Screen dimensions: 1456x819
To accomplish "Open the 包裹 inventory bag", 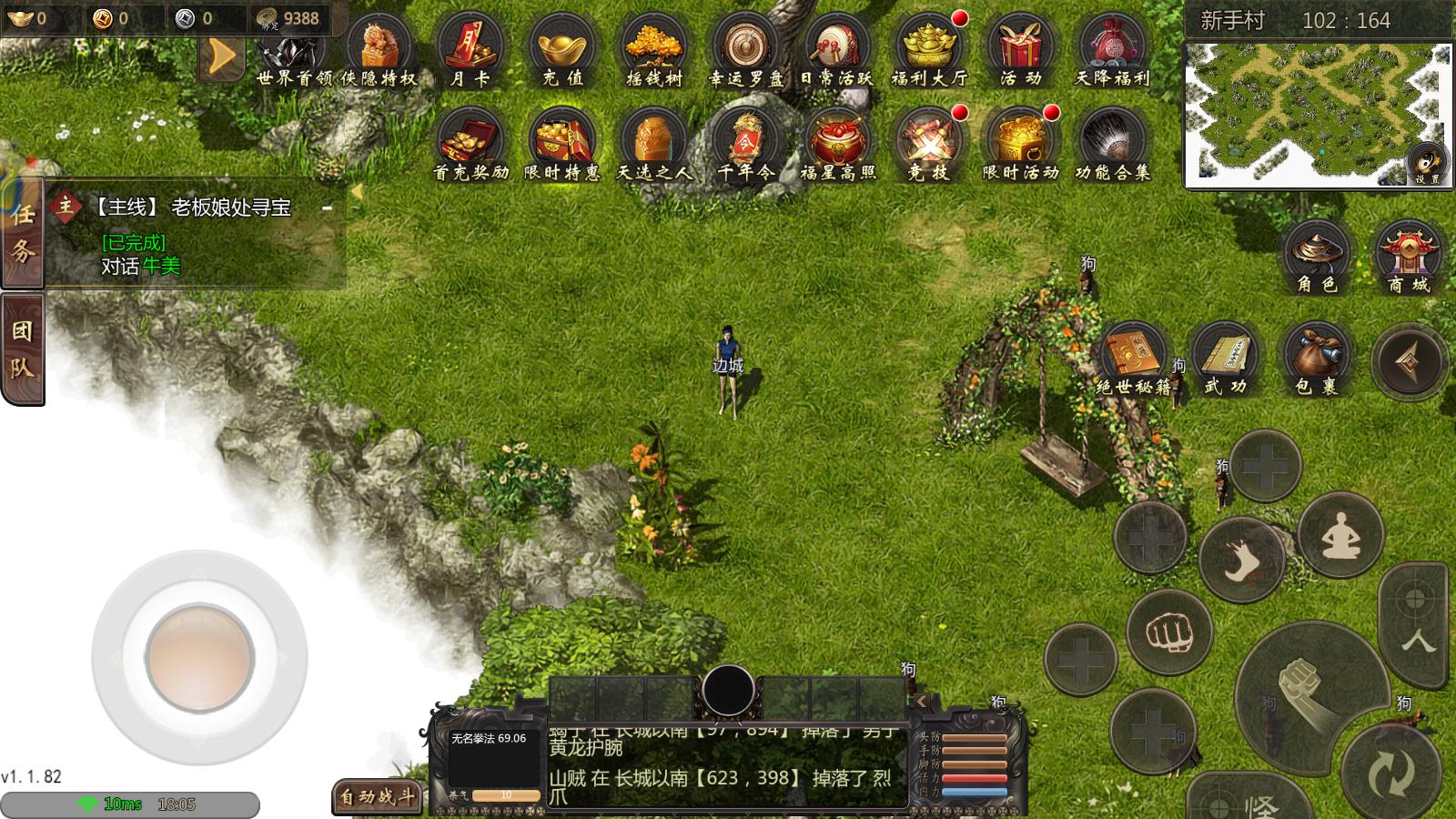I will point(1316,358).
